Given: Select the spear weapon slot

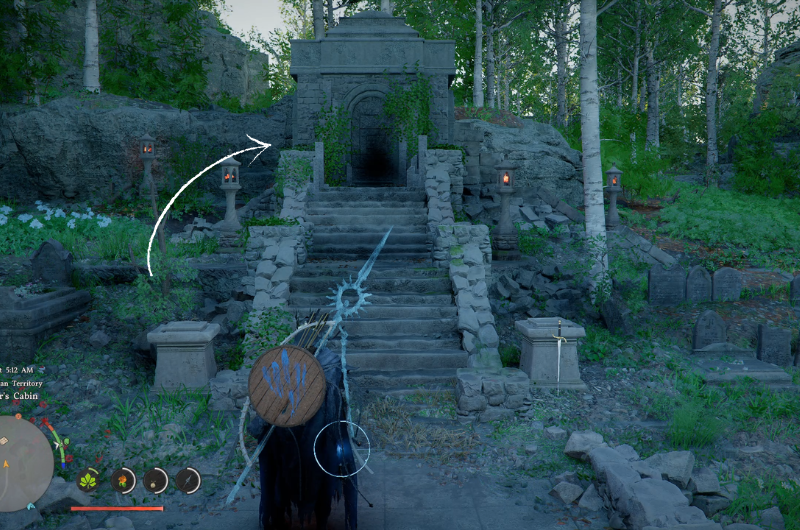Looking at the screenshot, I should pyautogui.click(x=188, y=480).
